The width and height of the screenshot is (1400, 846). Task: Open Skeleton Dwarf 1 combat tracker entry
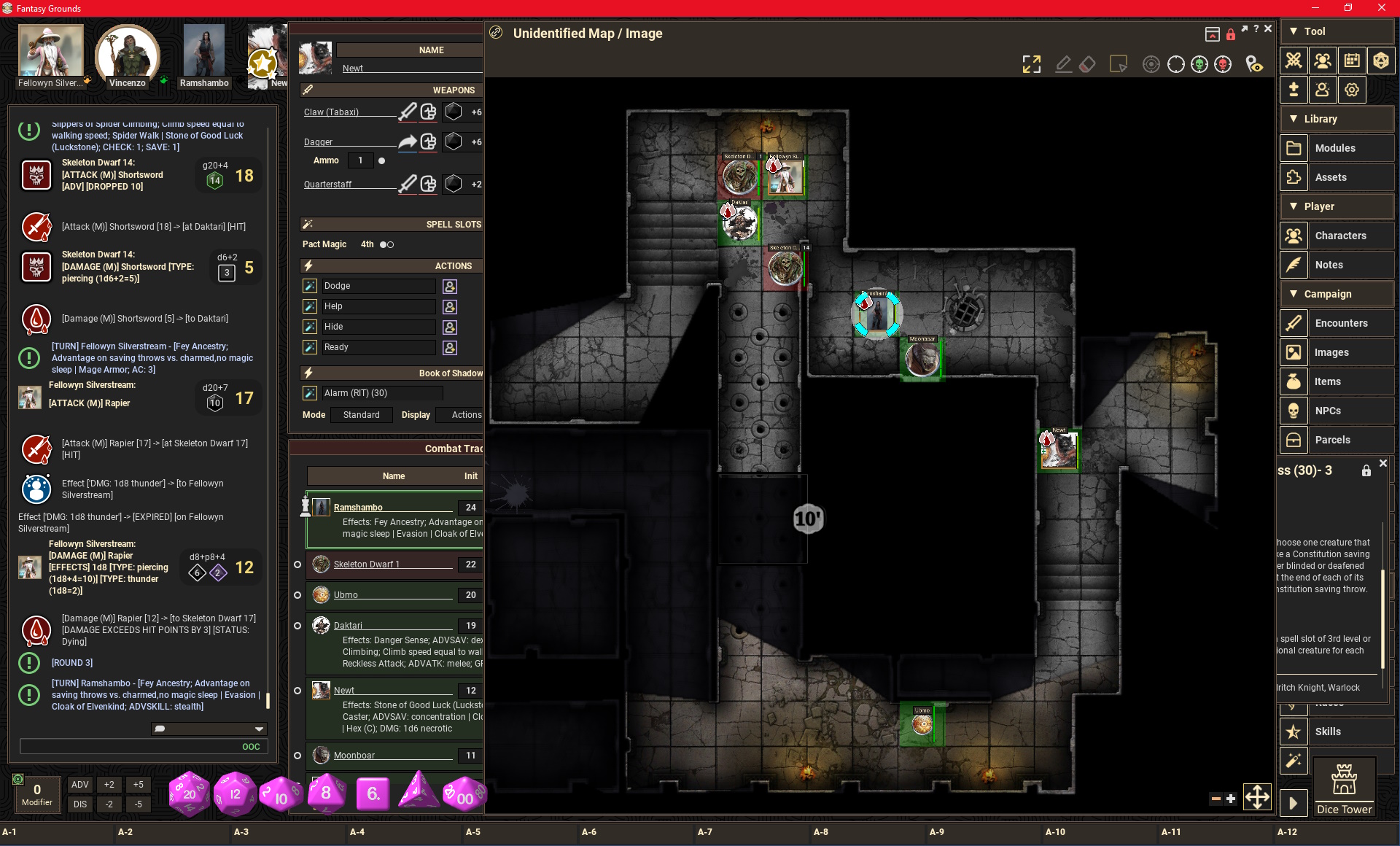point(367,564)
